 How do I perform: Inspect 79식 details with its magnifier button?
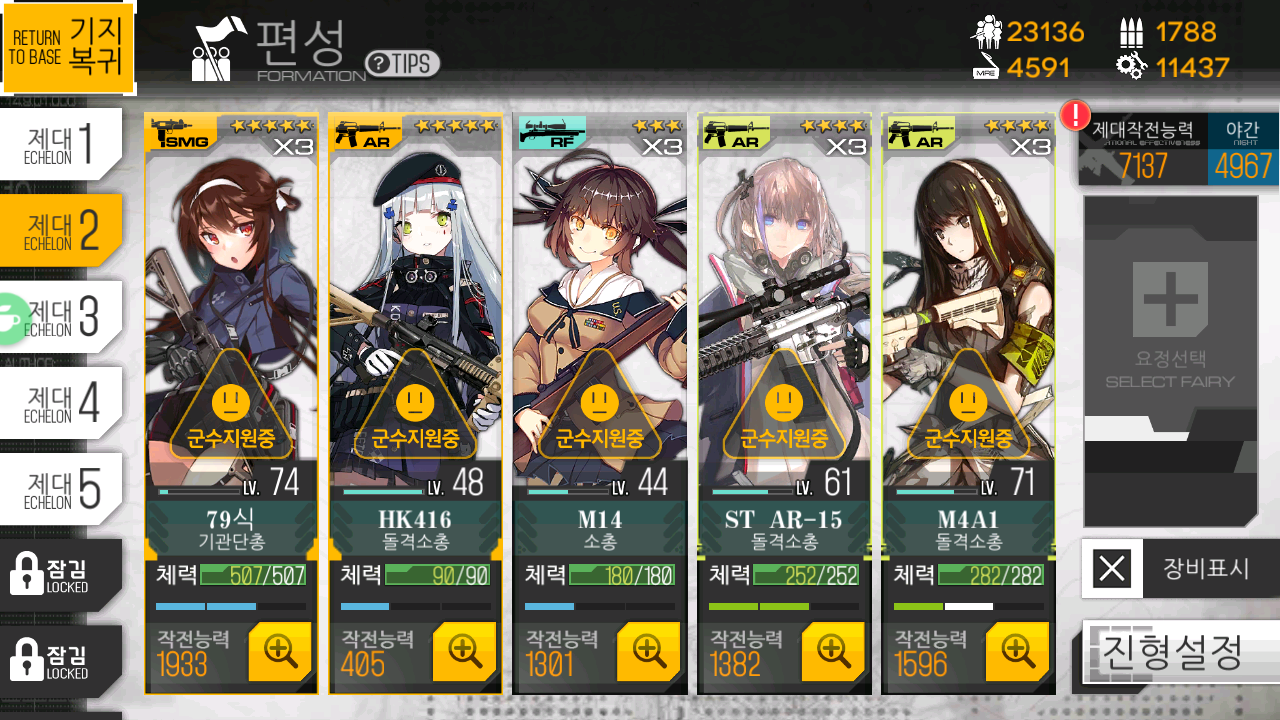click(280, 651)
